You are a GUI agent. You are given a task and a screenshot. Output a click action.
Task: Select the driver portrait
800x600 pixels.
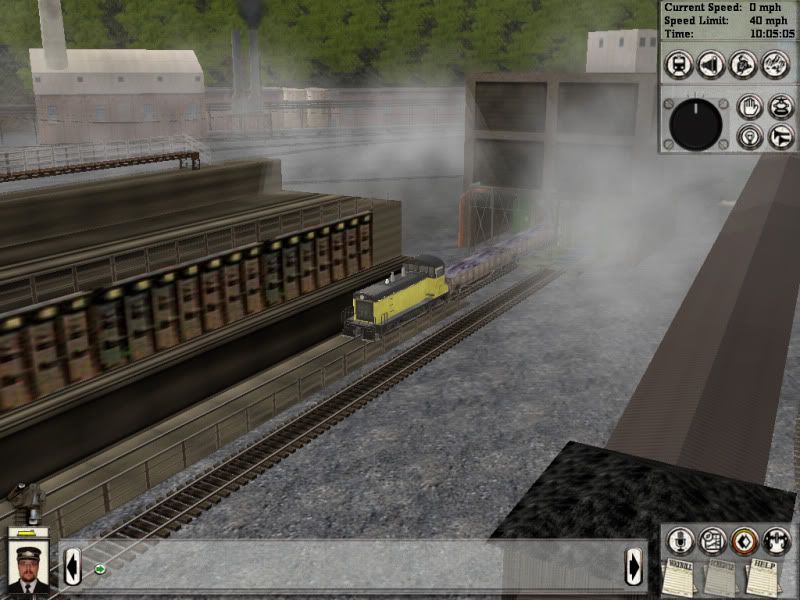click(27, 564)
